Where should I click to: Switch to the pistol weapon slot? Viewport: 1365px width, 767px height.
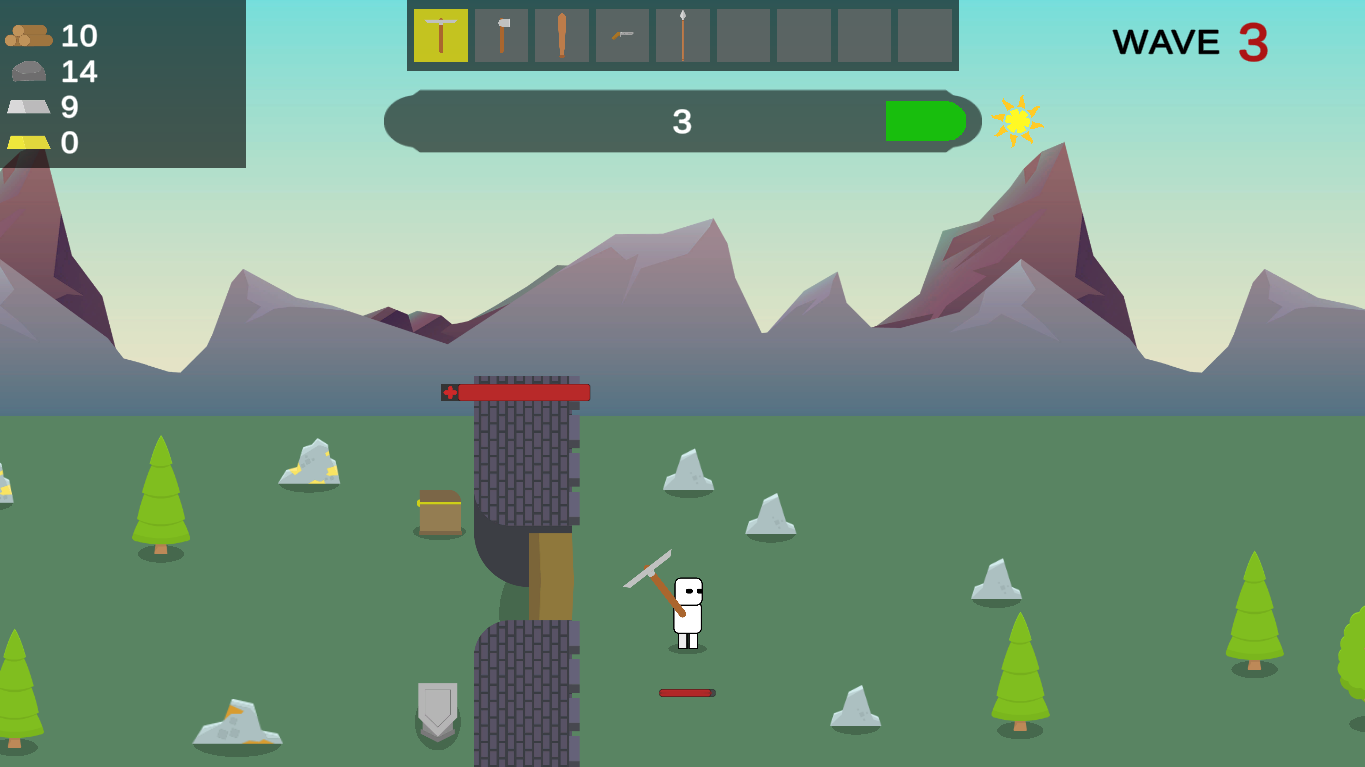622,36
